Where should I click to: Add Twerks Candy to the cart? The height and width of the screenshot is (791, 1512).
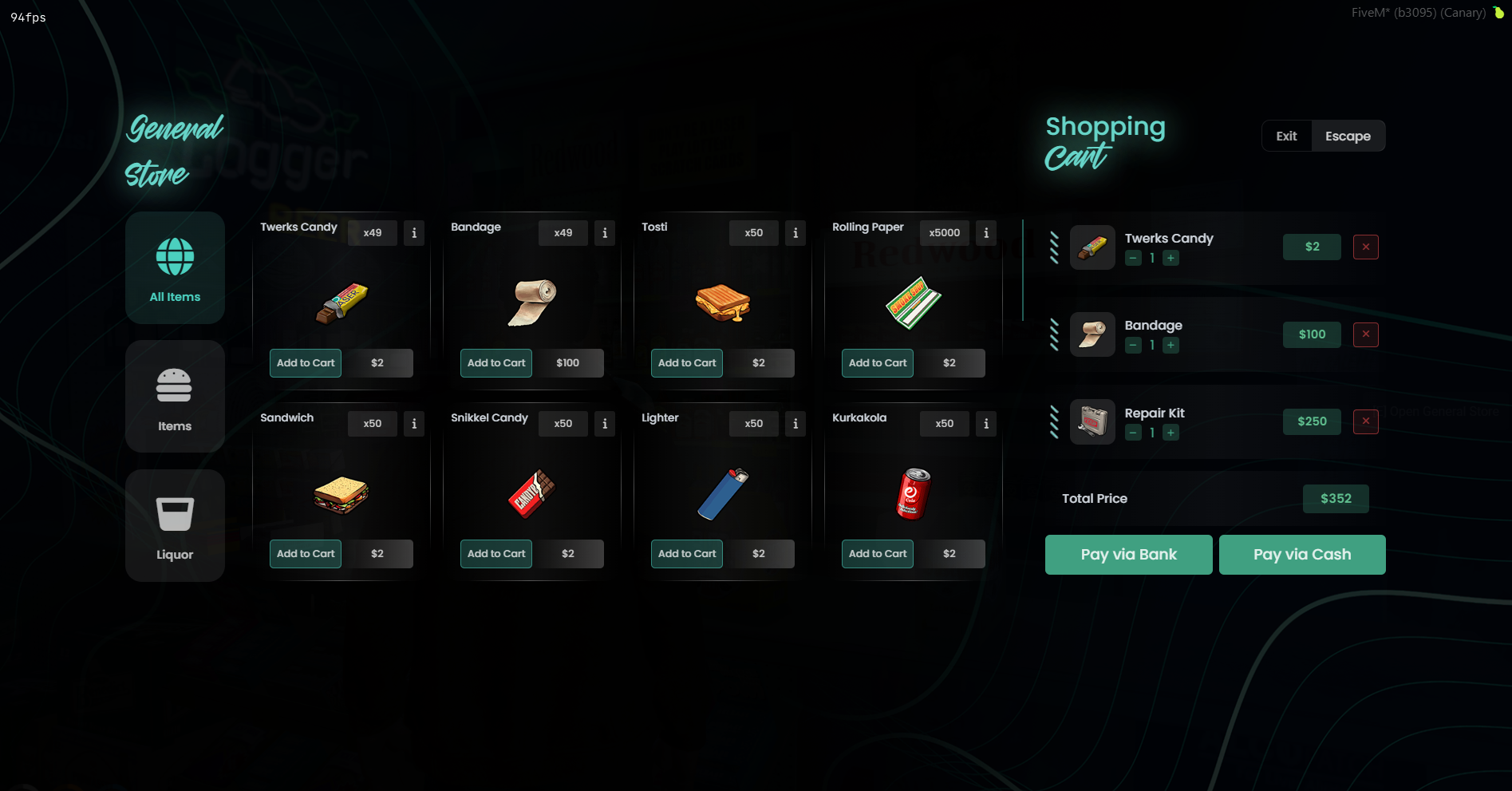click(x=306, y=363)
